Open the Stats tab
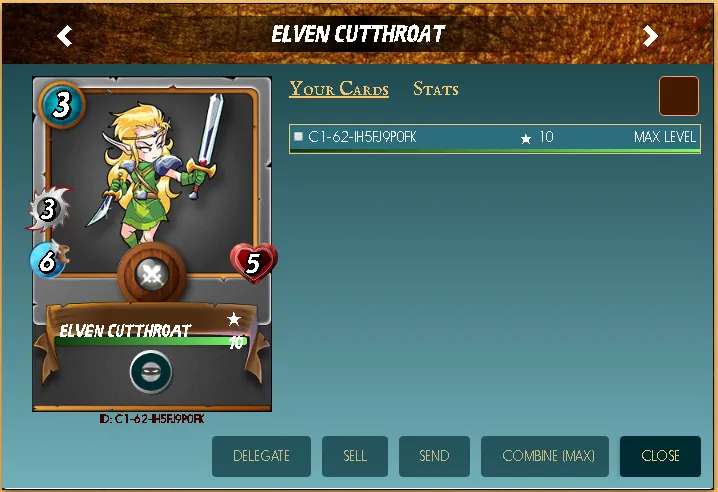 (436, 89)
